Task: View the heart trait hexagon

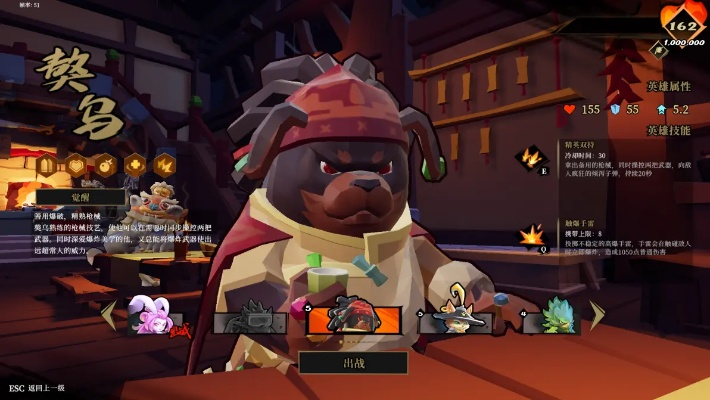Action: (x=76, y=165)
